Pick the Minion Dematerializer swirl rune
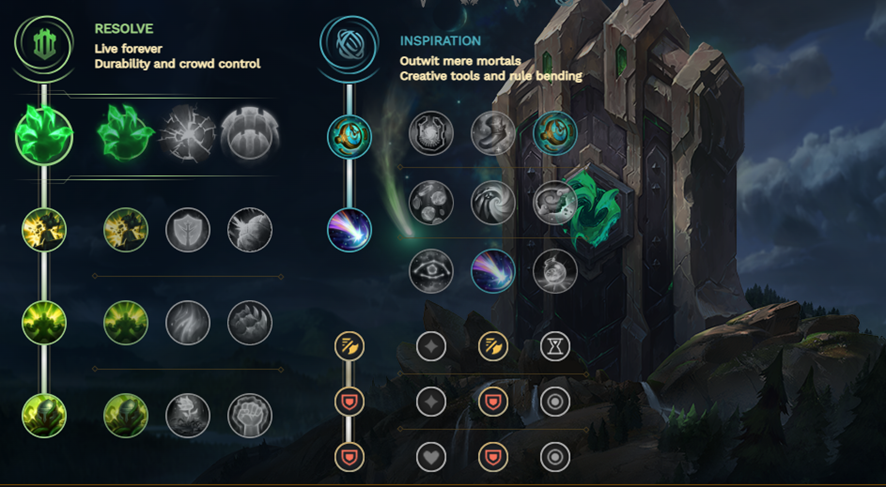Screen dimensions: 886x487 (x=492, y=203)
